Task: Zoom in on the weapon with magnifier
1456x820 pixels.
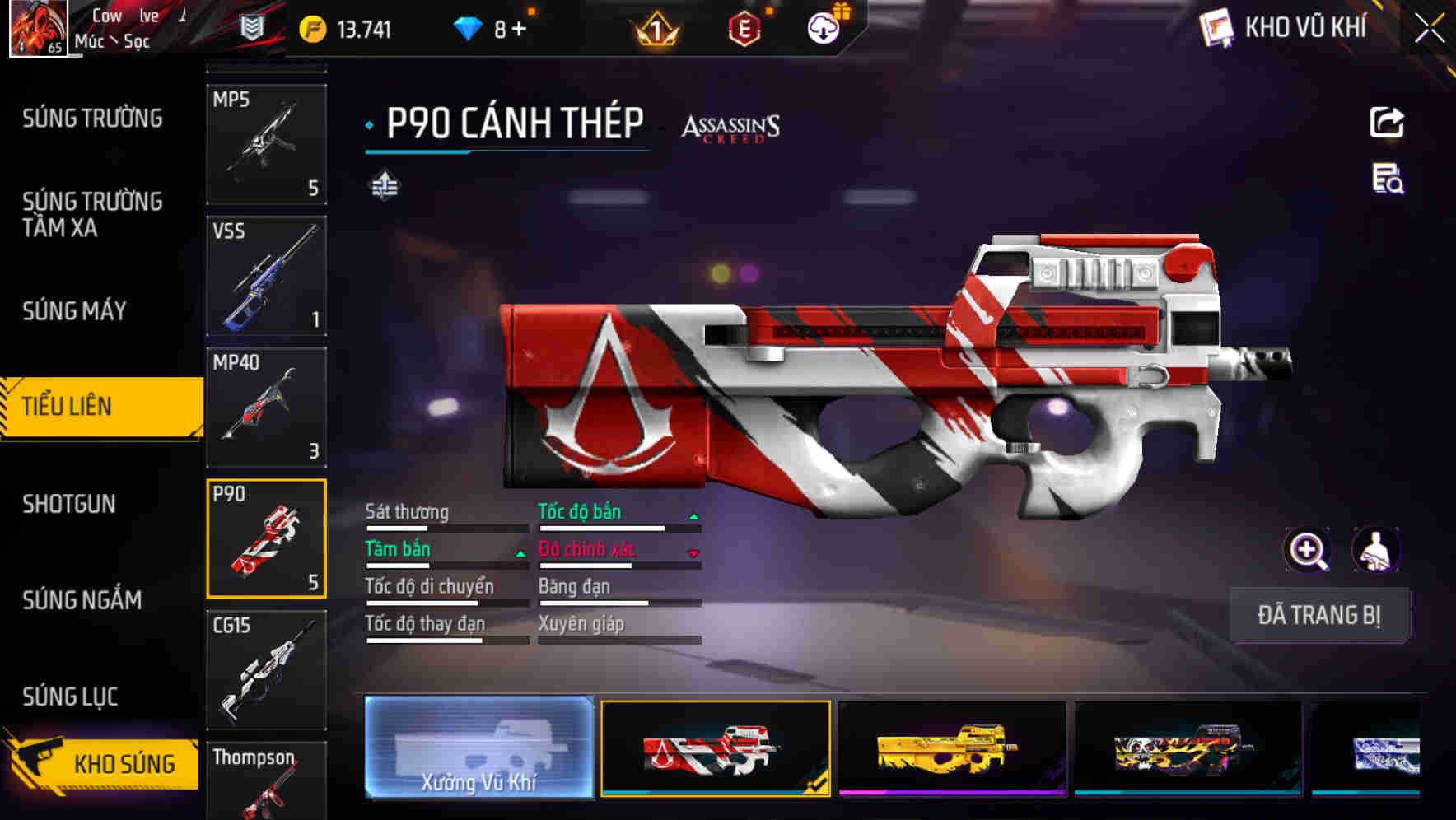Action: click(1308, 549)
